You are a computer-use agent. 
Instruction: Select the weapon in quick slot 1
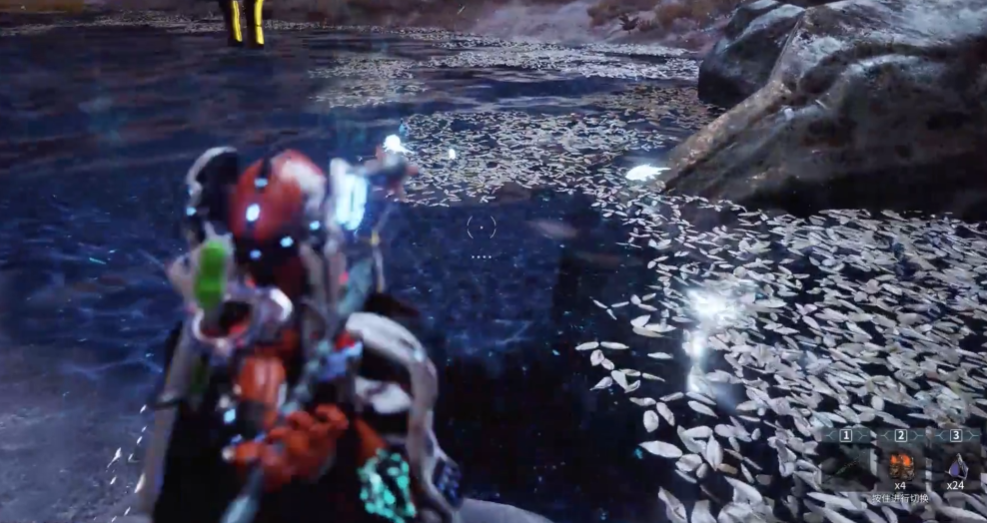tap(846, 464)
